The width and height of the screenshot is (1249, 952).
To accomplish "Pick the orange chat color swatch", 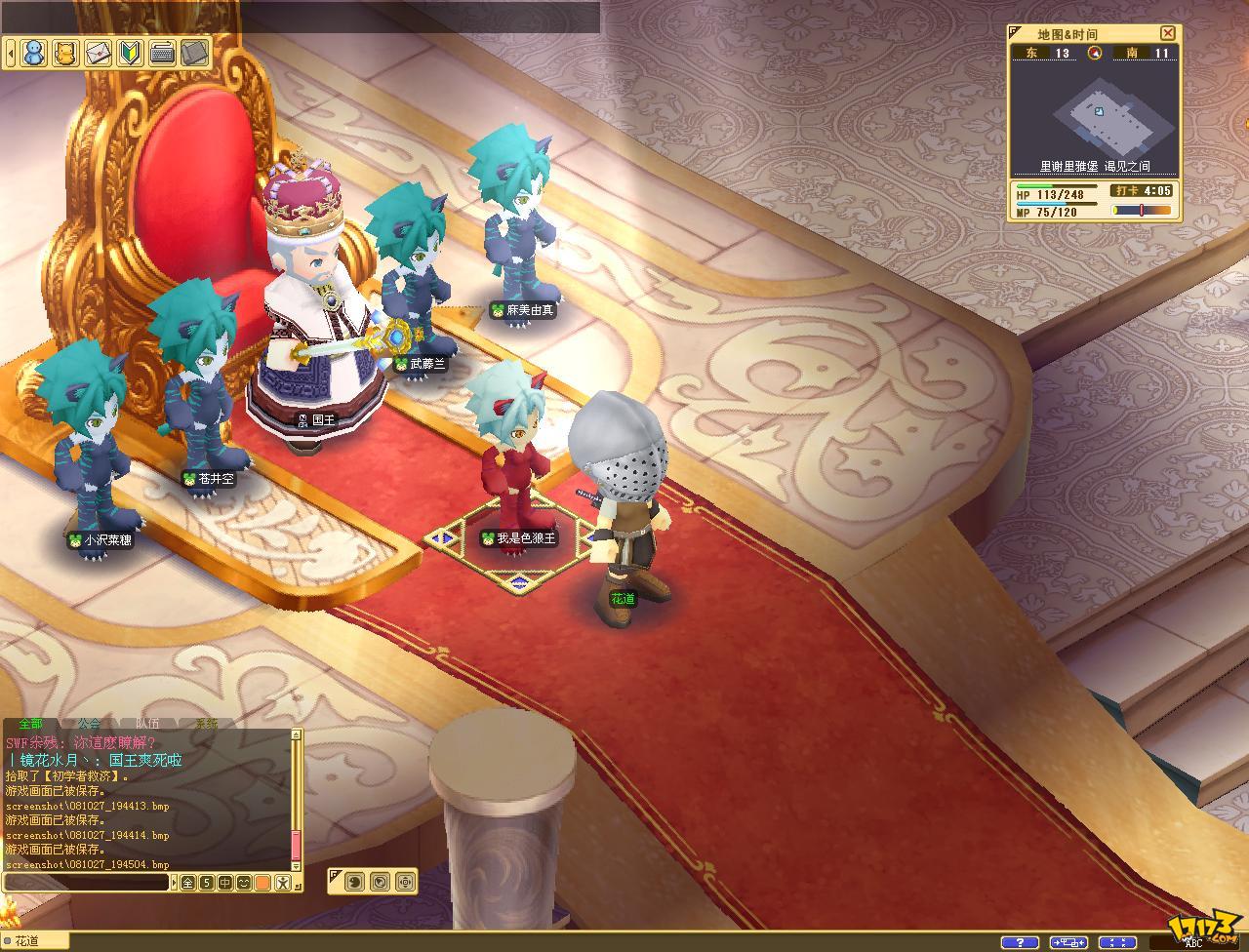I will point(262,883).
